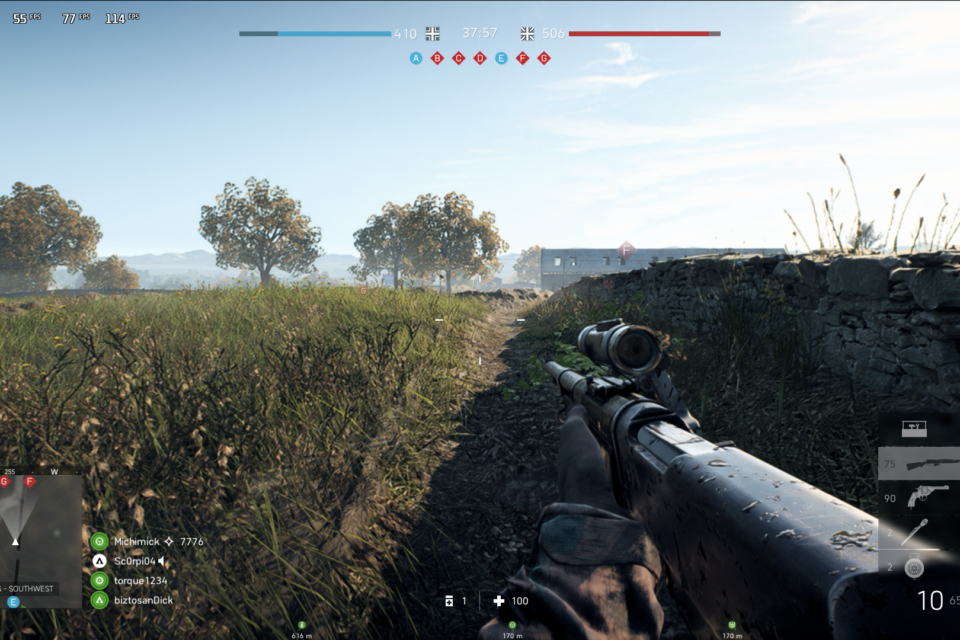
Task: Select the blue objective E circle in the top bar
Action: [x=501, y=58]
